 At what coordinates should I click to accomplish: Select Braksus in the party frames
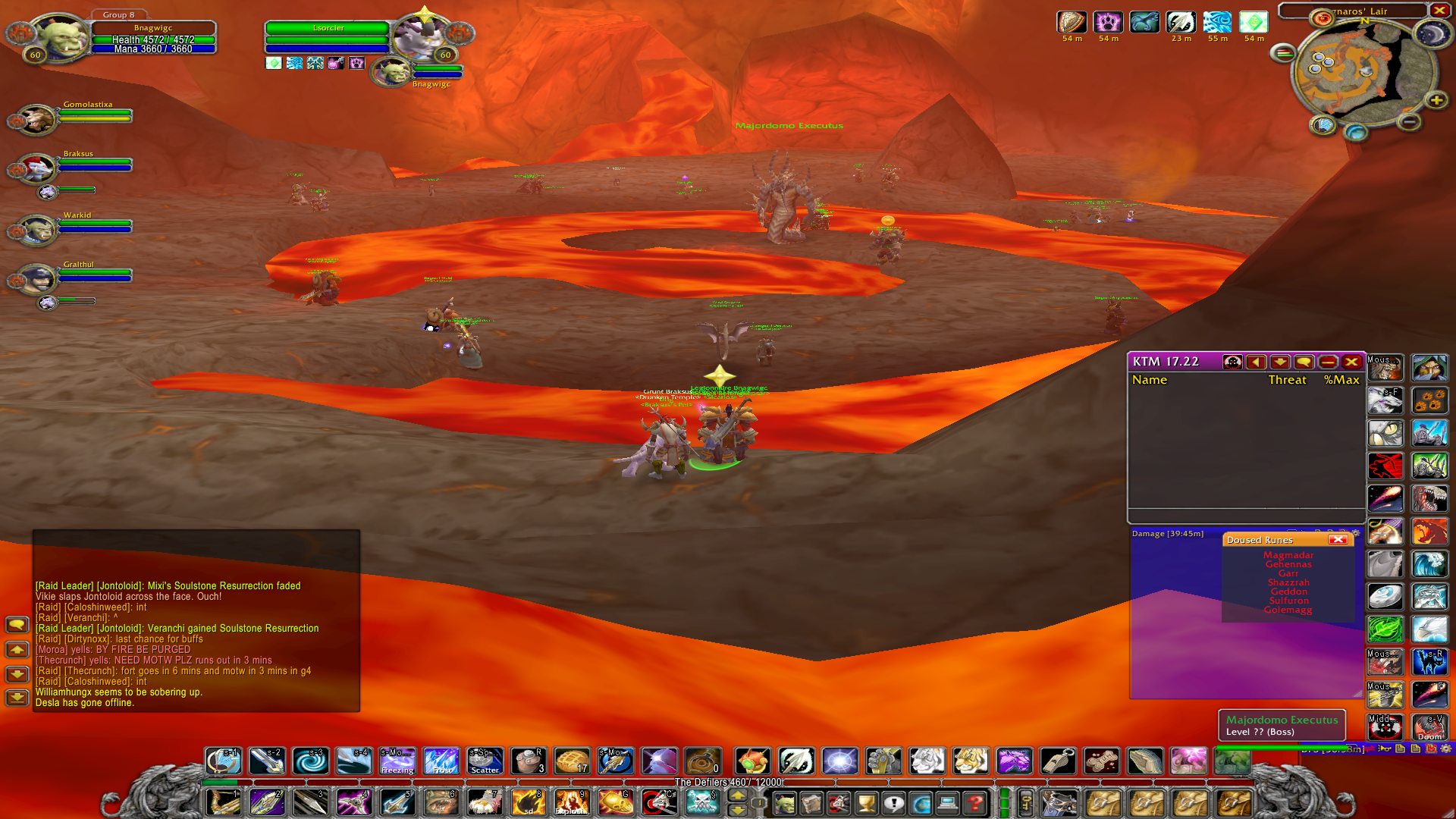[x=36, y=168]
